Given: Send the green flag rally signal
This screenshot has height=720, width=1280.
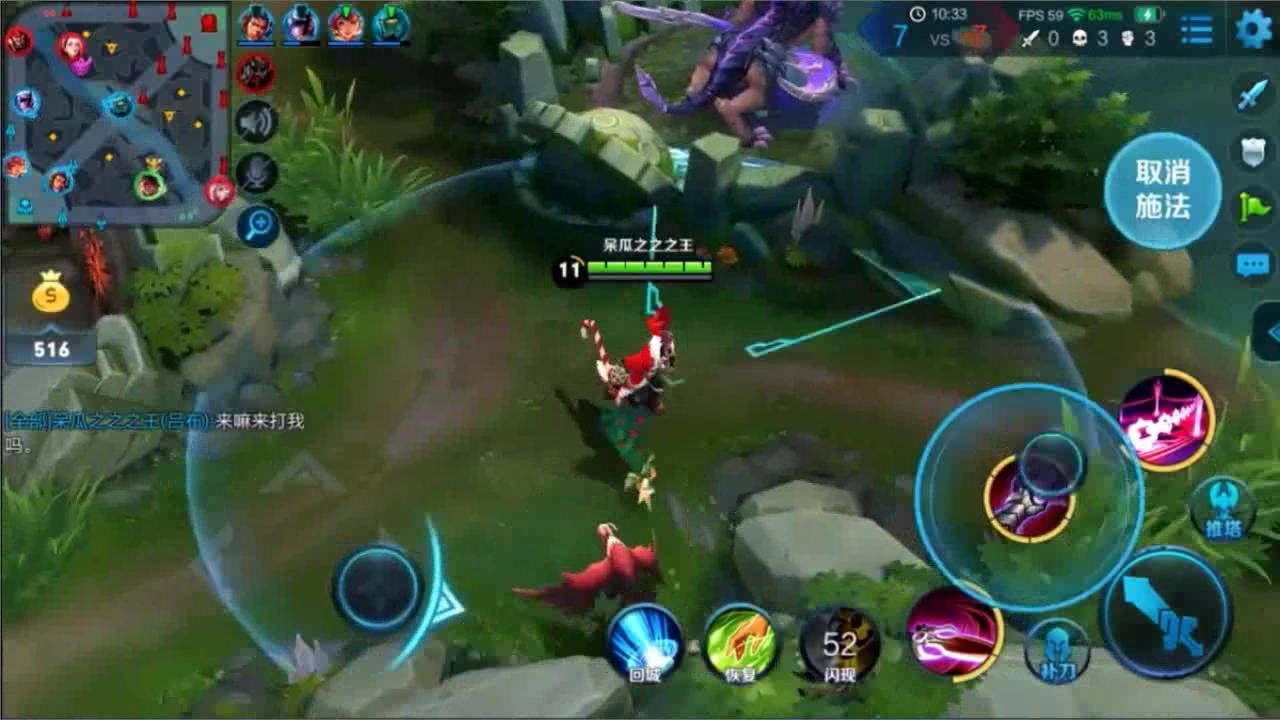Looking at the screenshot, I should click(1253, 206).
